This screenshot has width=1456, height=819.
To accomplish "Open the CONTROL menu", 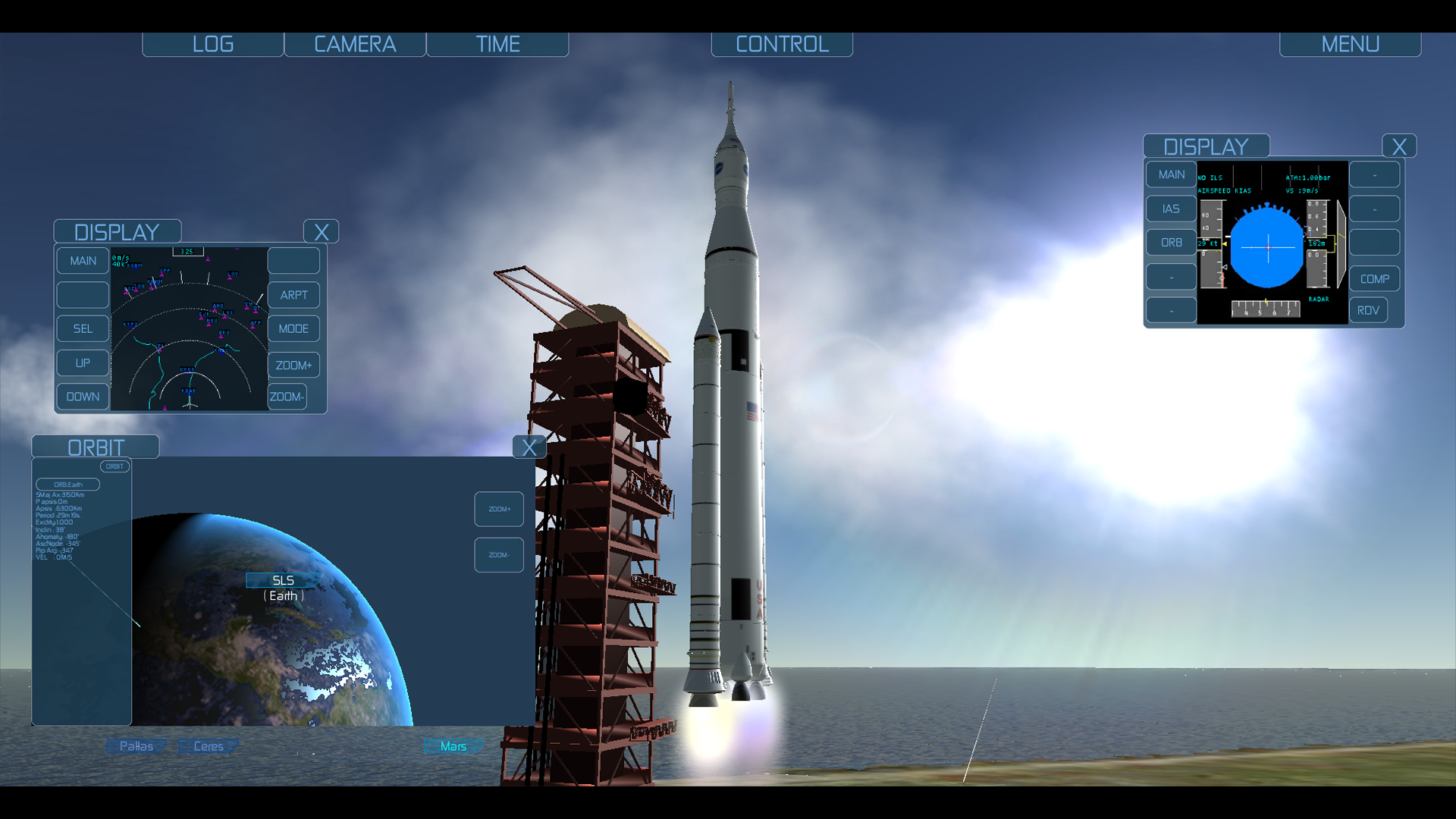I will click(782, 44).
